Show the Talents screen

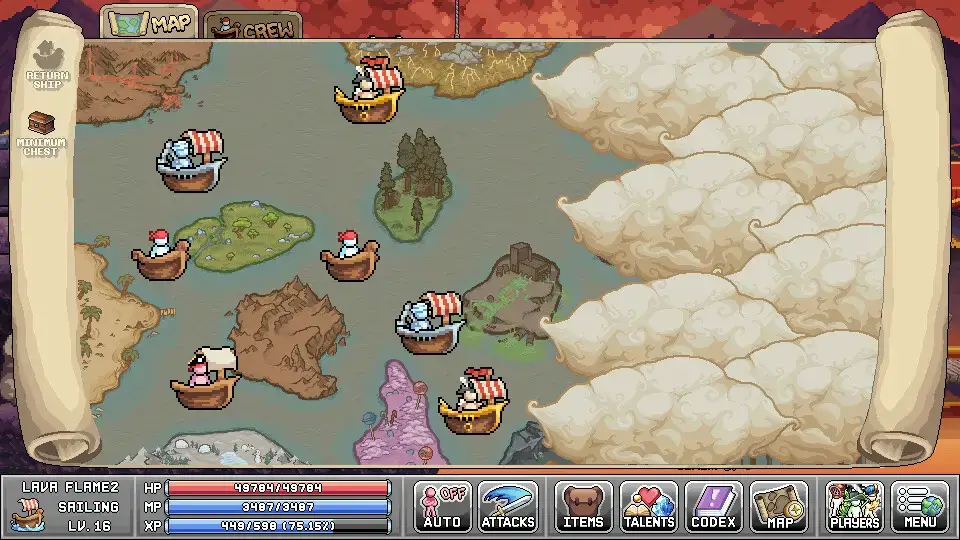point(649,506)
